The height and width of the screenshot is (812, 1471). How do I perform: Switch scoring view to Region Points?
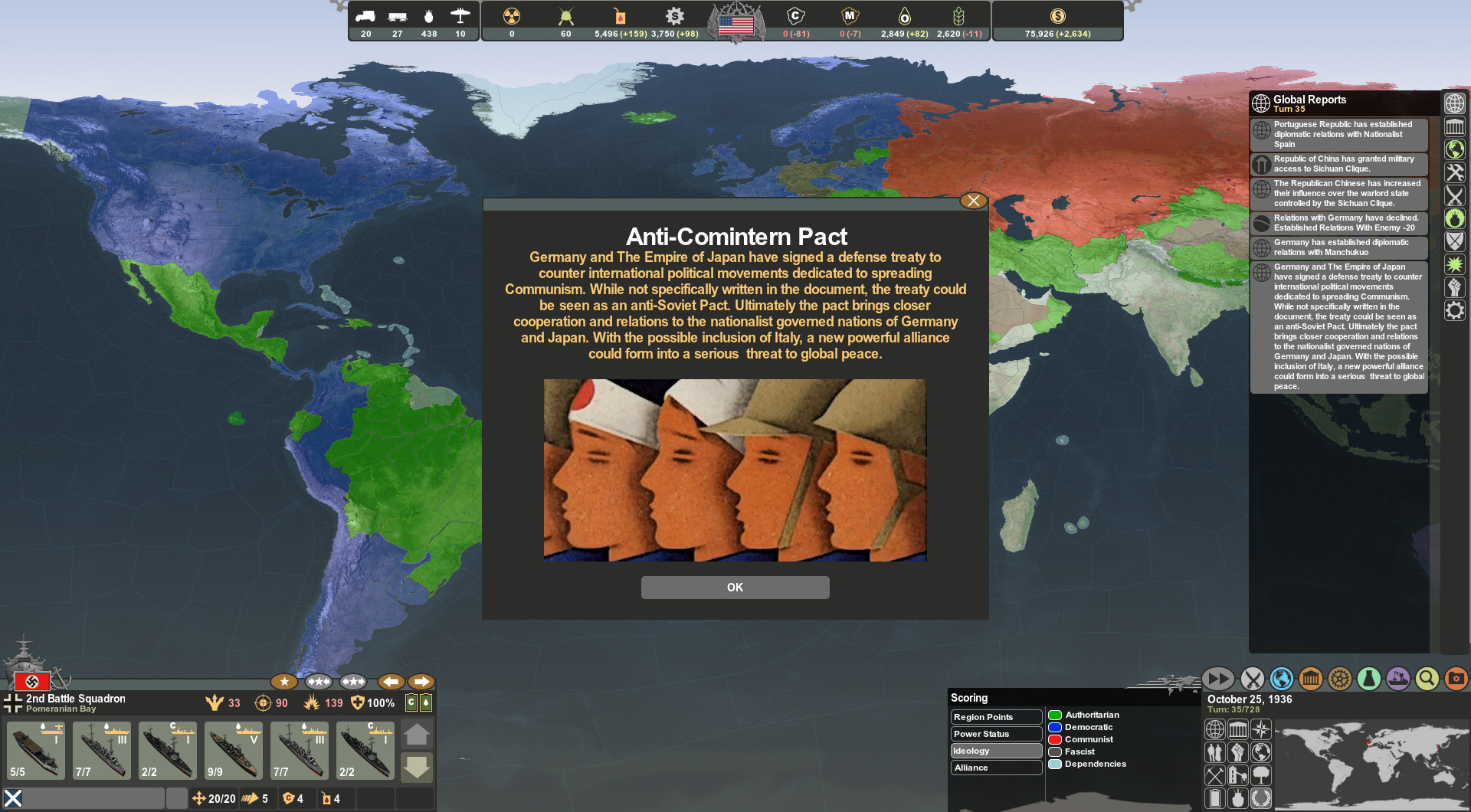[x=995, y=717]
